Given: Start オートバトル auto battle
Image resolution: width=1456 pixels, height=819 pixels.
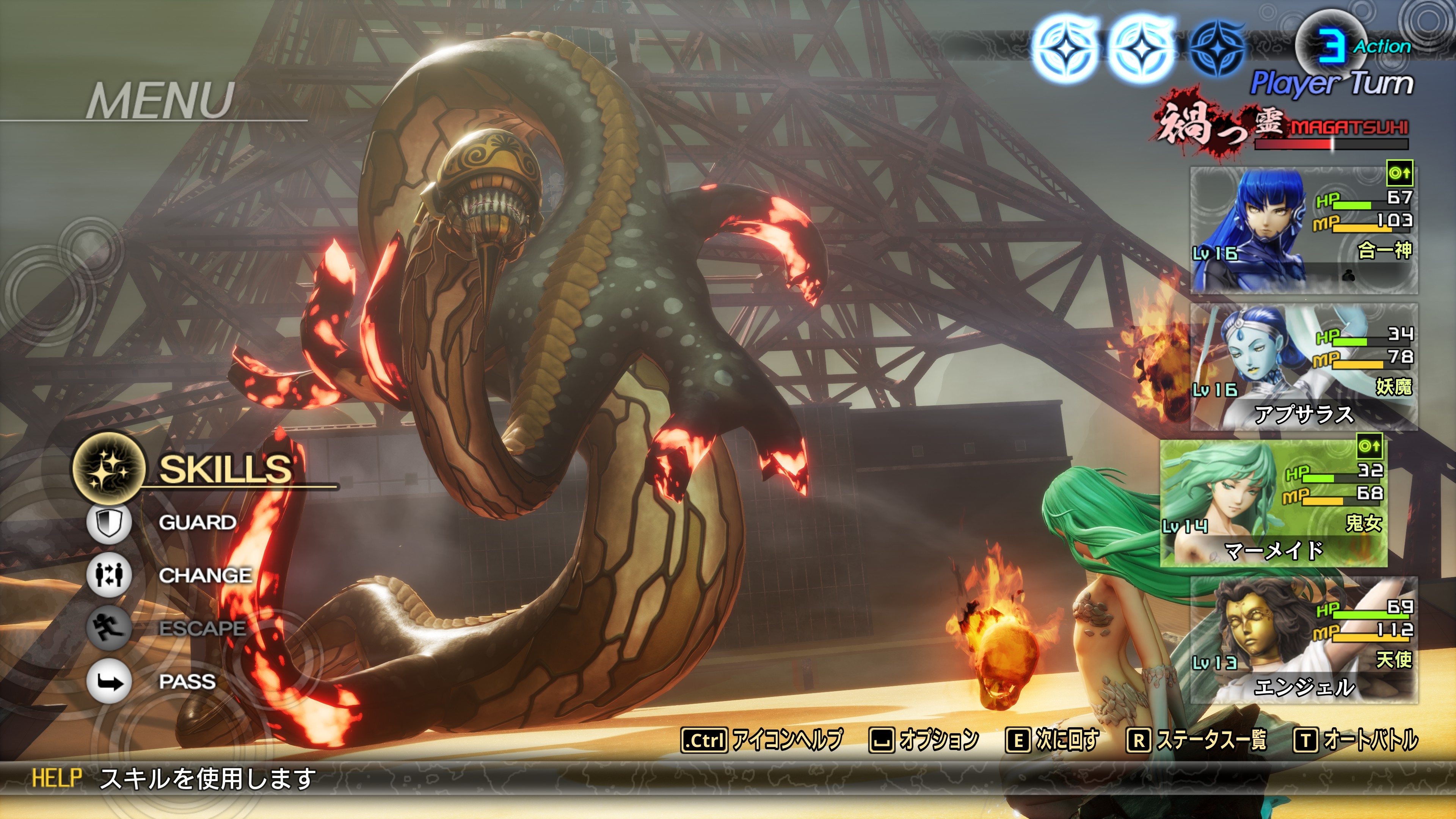Looking at the screenshot, I should point(1356,740).
